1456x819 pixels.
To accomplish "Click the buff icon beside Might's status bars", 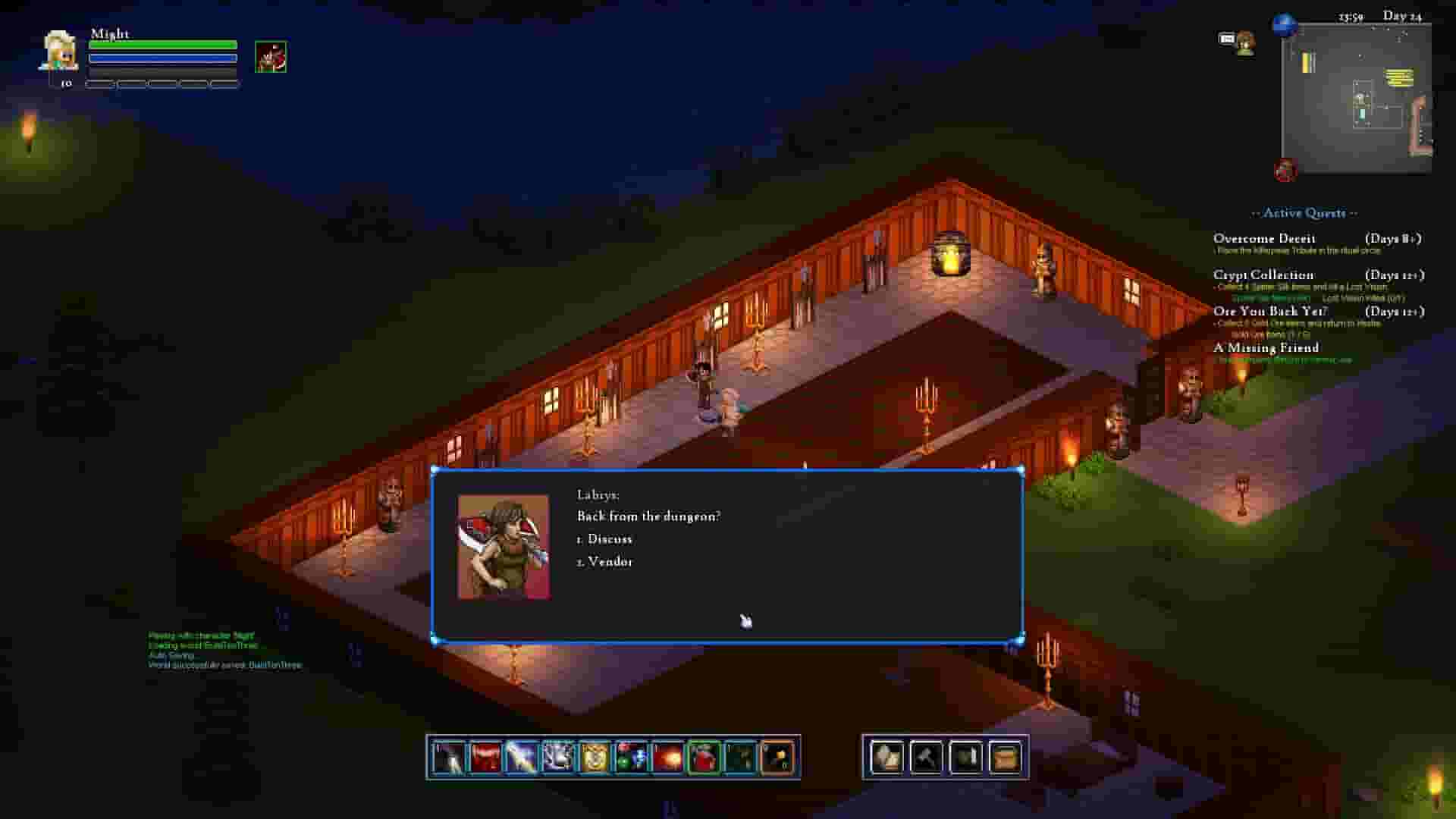I will [x=271, y=55].
